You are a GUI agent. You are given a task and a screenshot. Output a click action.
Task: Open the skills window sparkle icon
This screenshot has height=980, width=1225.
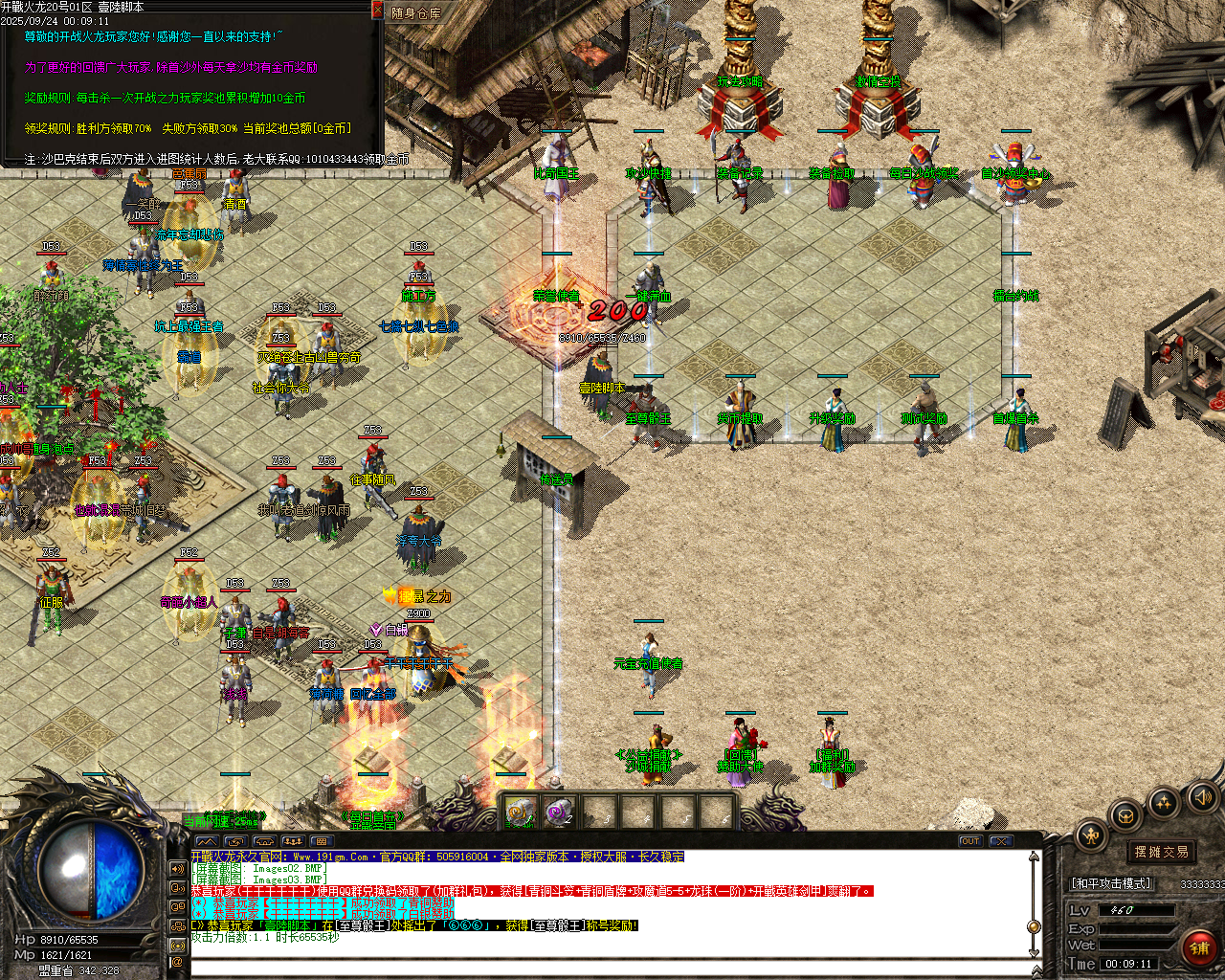coord(1164,801)
